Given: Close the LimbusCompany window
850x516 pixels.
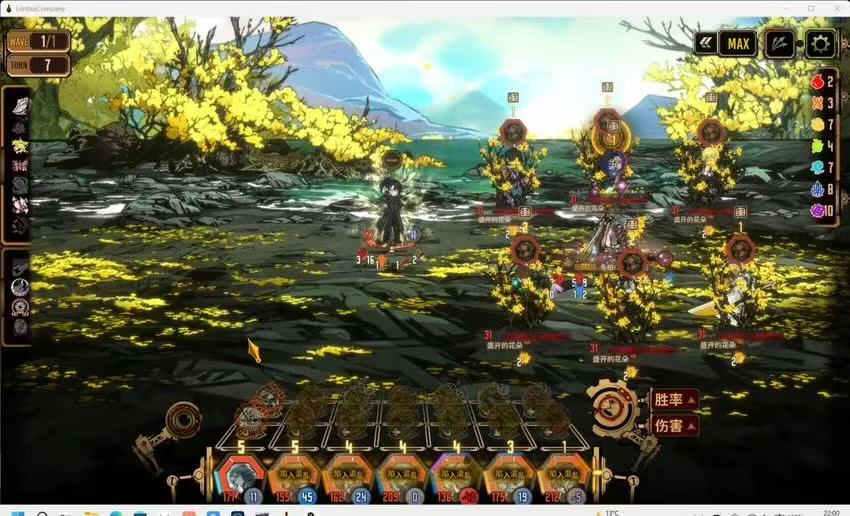Looking at the screenshot, I should point(835,8).
